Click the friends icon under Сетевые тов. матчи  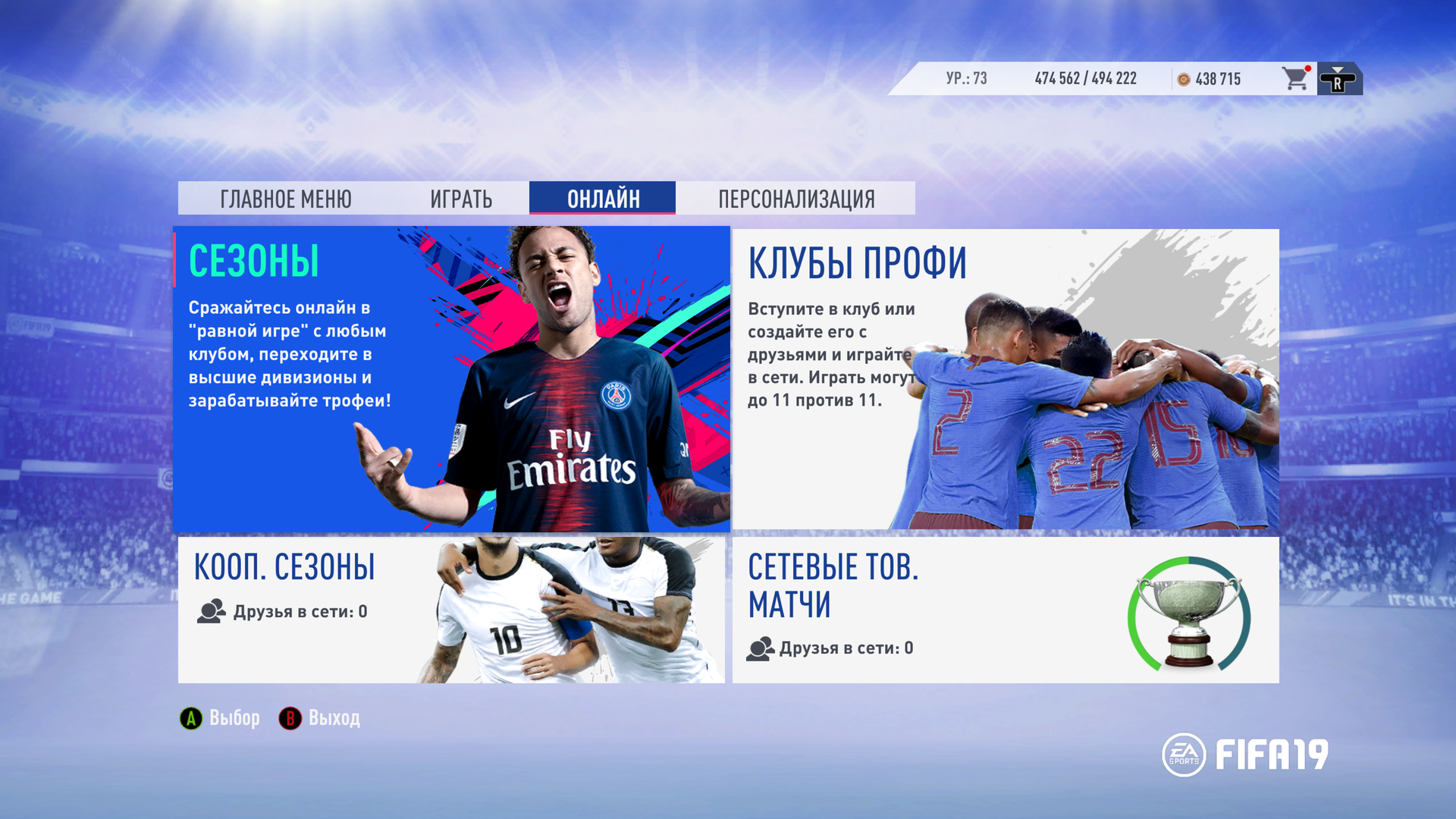[x=761, y=648]
